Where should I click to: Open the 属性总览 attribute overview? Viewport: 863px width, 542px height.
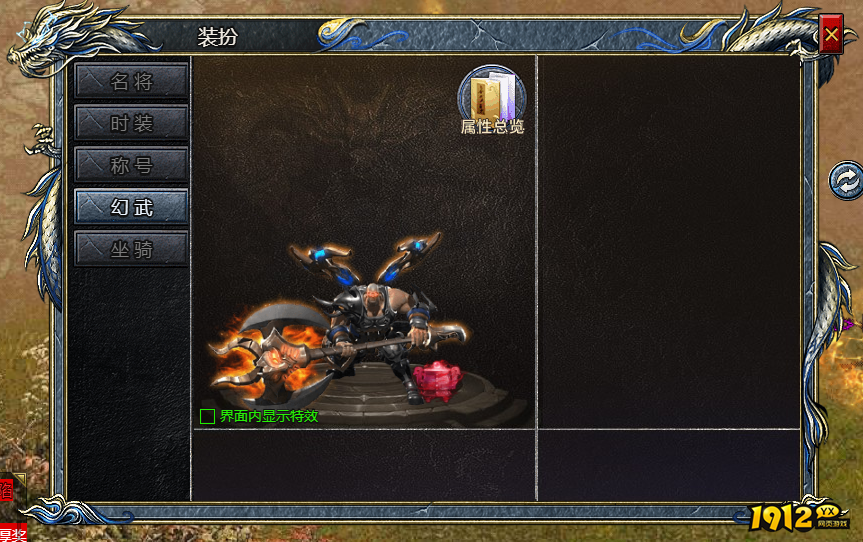491,98
